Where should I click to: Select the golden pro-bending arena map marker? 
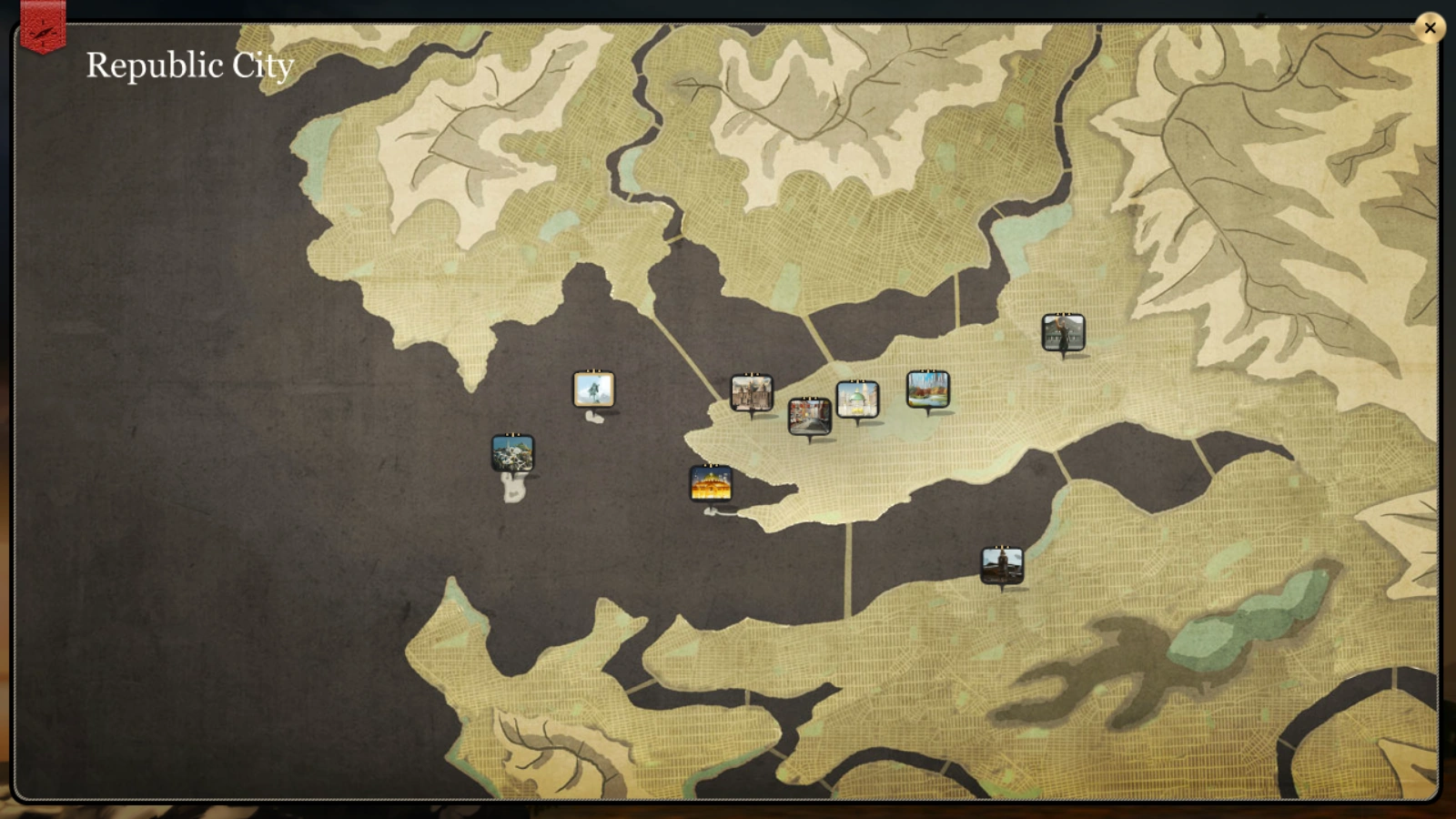(x=711, y=485)
